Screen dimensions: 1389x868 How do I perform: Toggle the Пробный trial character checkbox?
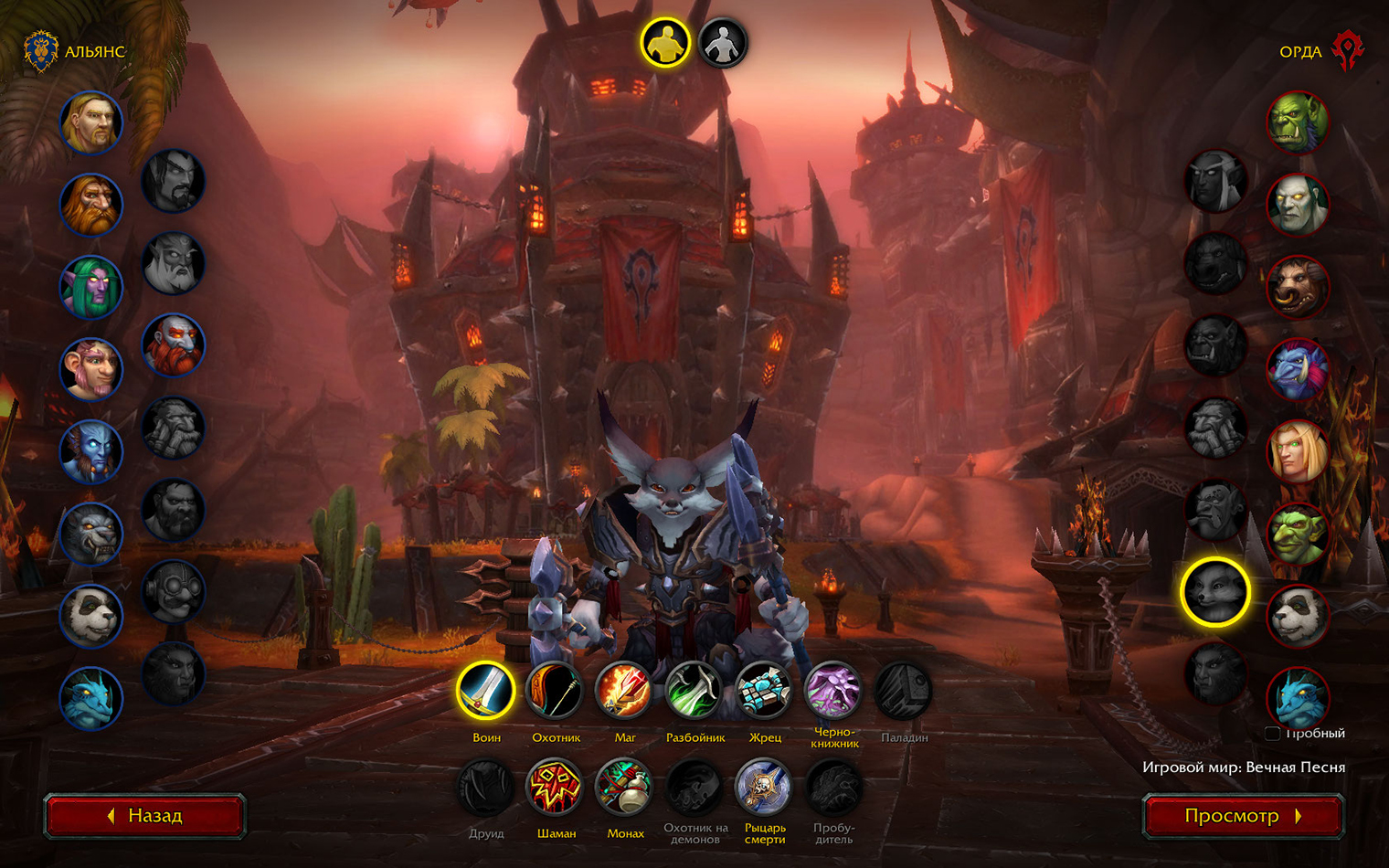click(x=1272, y=734)
